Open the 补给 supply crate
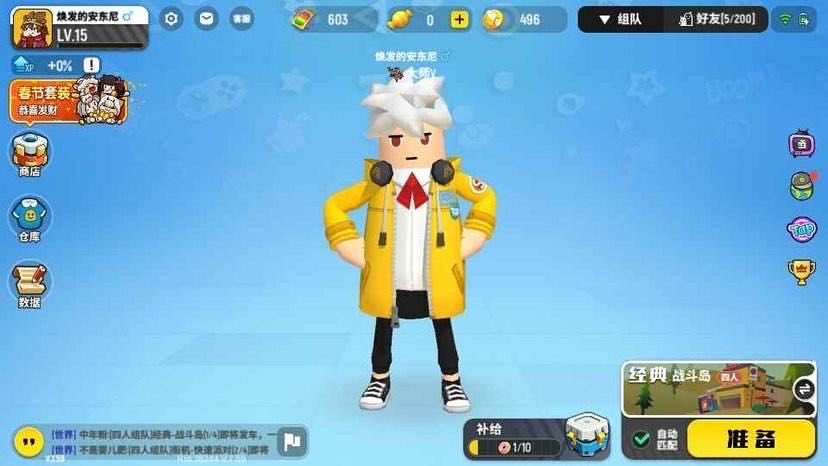The width and height of the screenshot is (828, 466). click(587, 435)
